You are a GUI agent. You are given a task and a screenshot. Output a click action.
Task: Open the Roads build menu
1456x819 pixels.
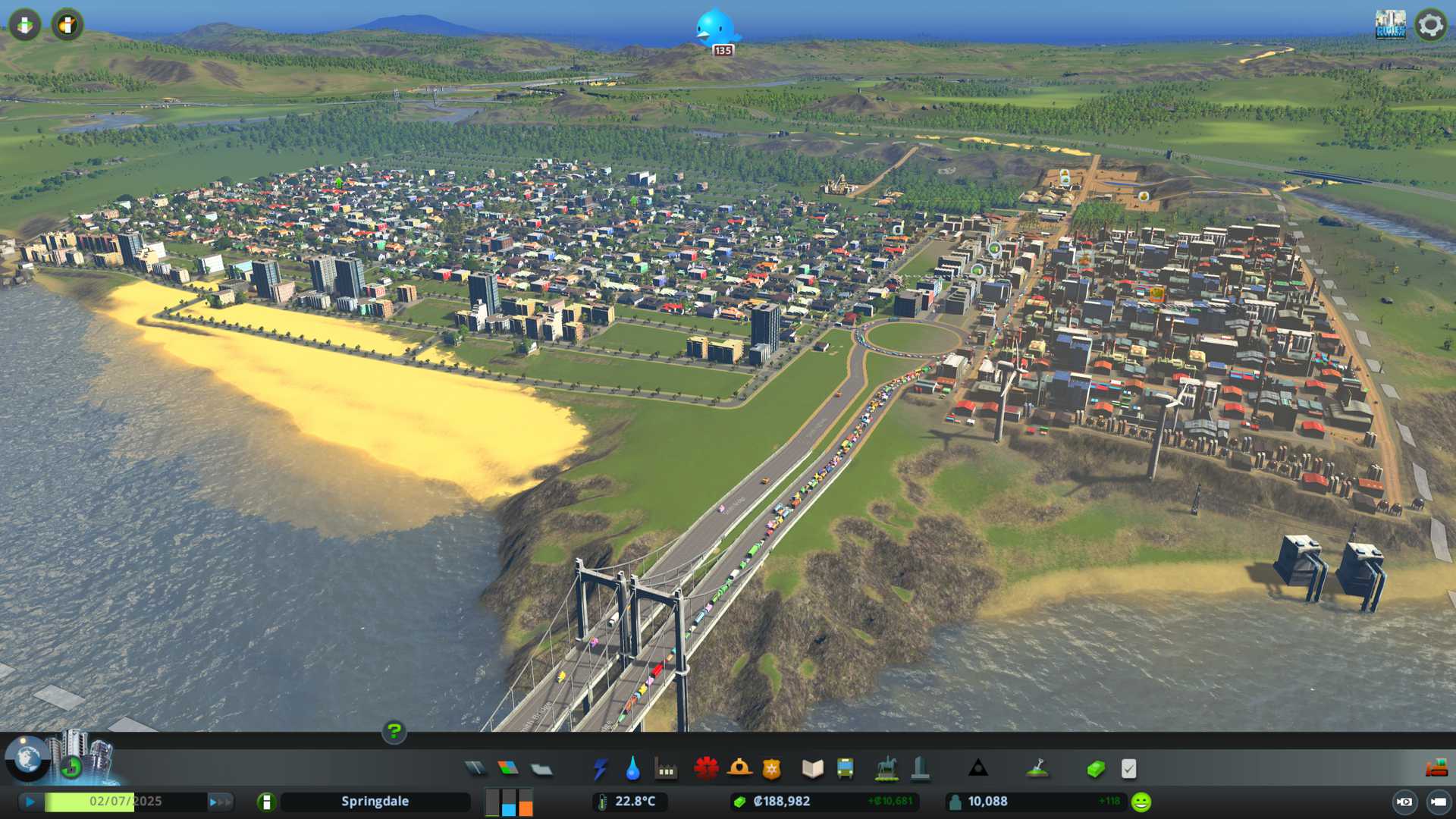tap(475, 769)
